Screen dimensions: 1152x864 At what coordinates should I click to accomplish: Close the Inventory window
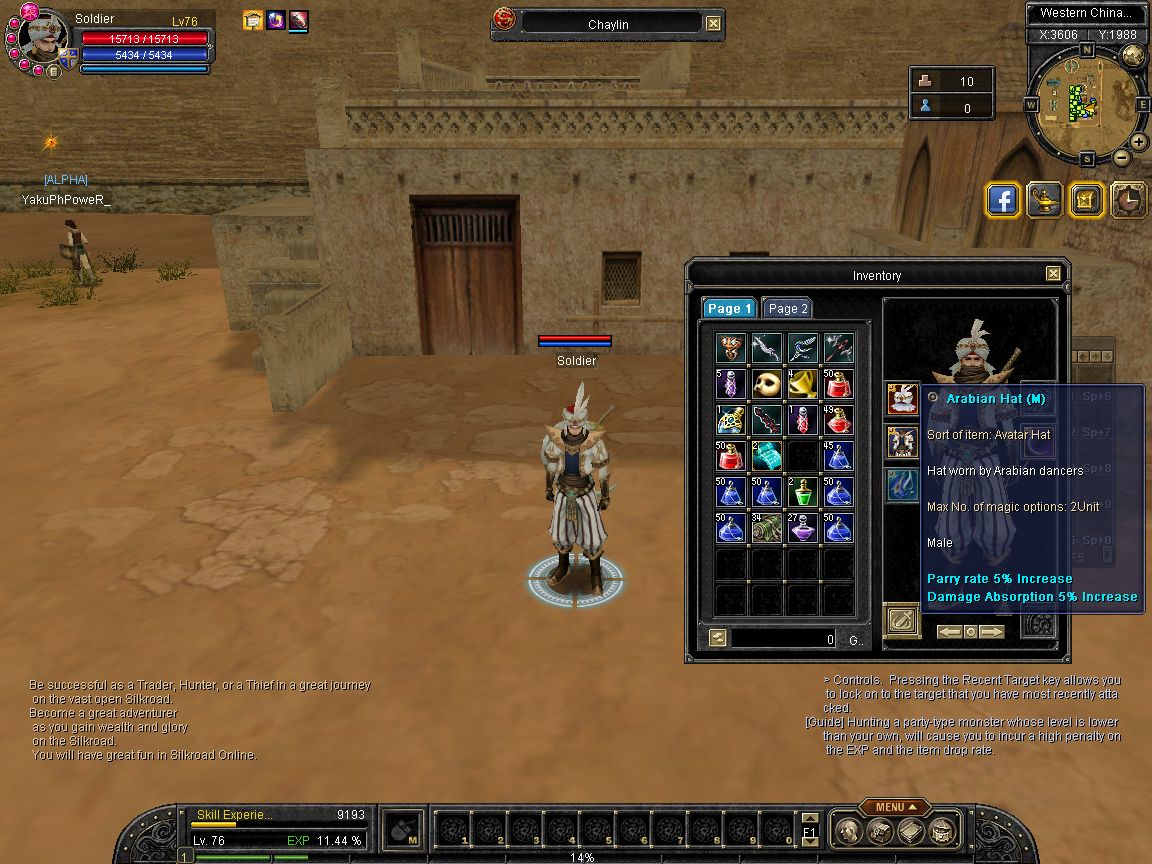(1053, 274)
